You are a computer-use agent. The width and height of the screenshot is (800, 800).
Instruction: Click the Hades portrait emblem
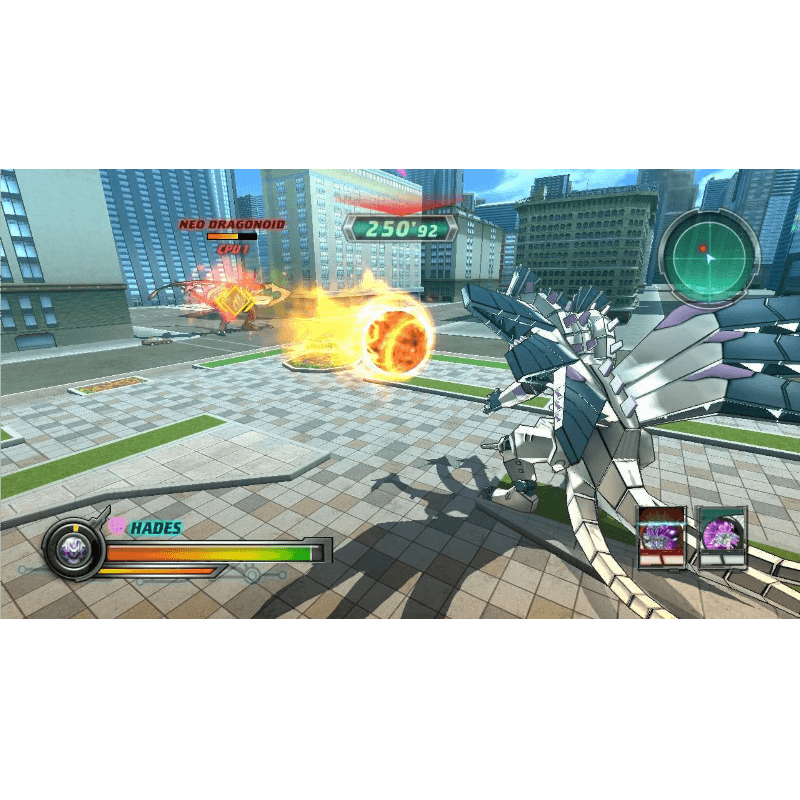[x=74, y=547]
